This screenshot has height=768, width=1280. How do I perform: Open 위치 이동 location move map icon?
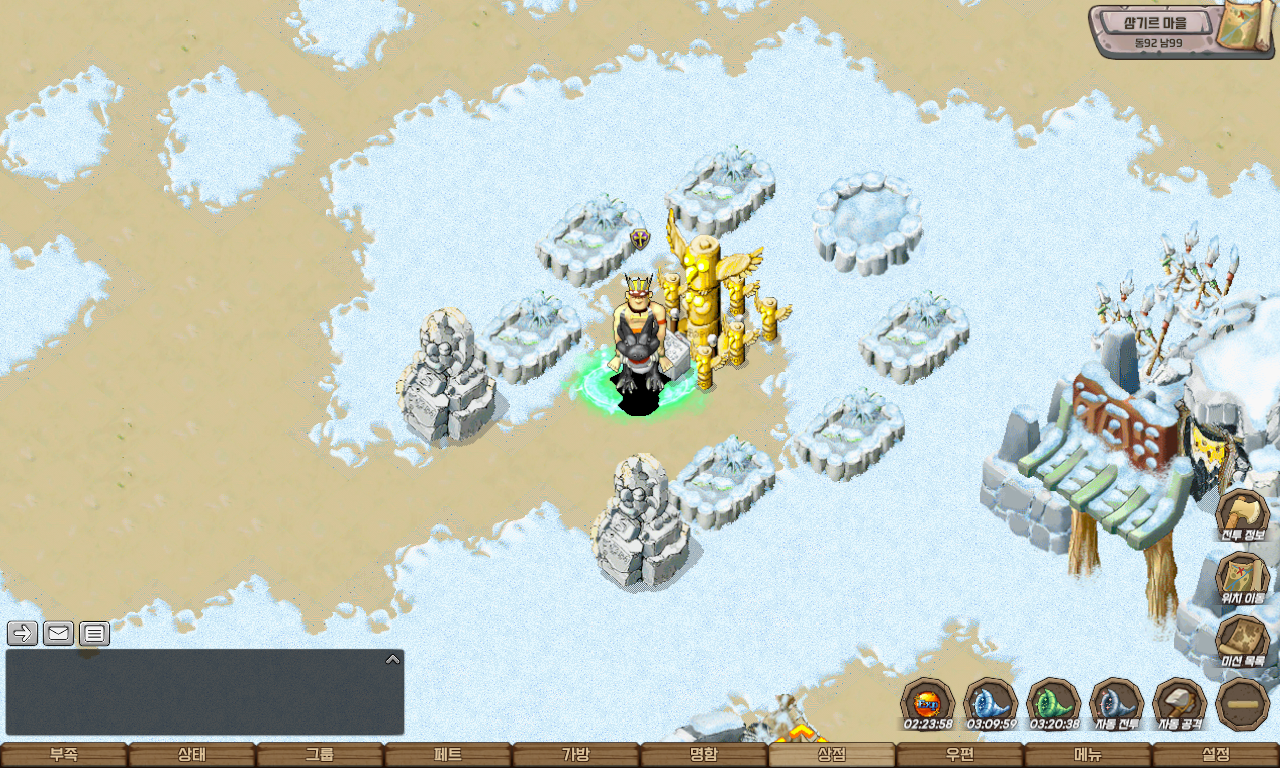click(1242, 577)
